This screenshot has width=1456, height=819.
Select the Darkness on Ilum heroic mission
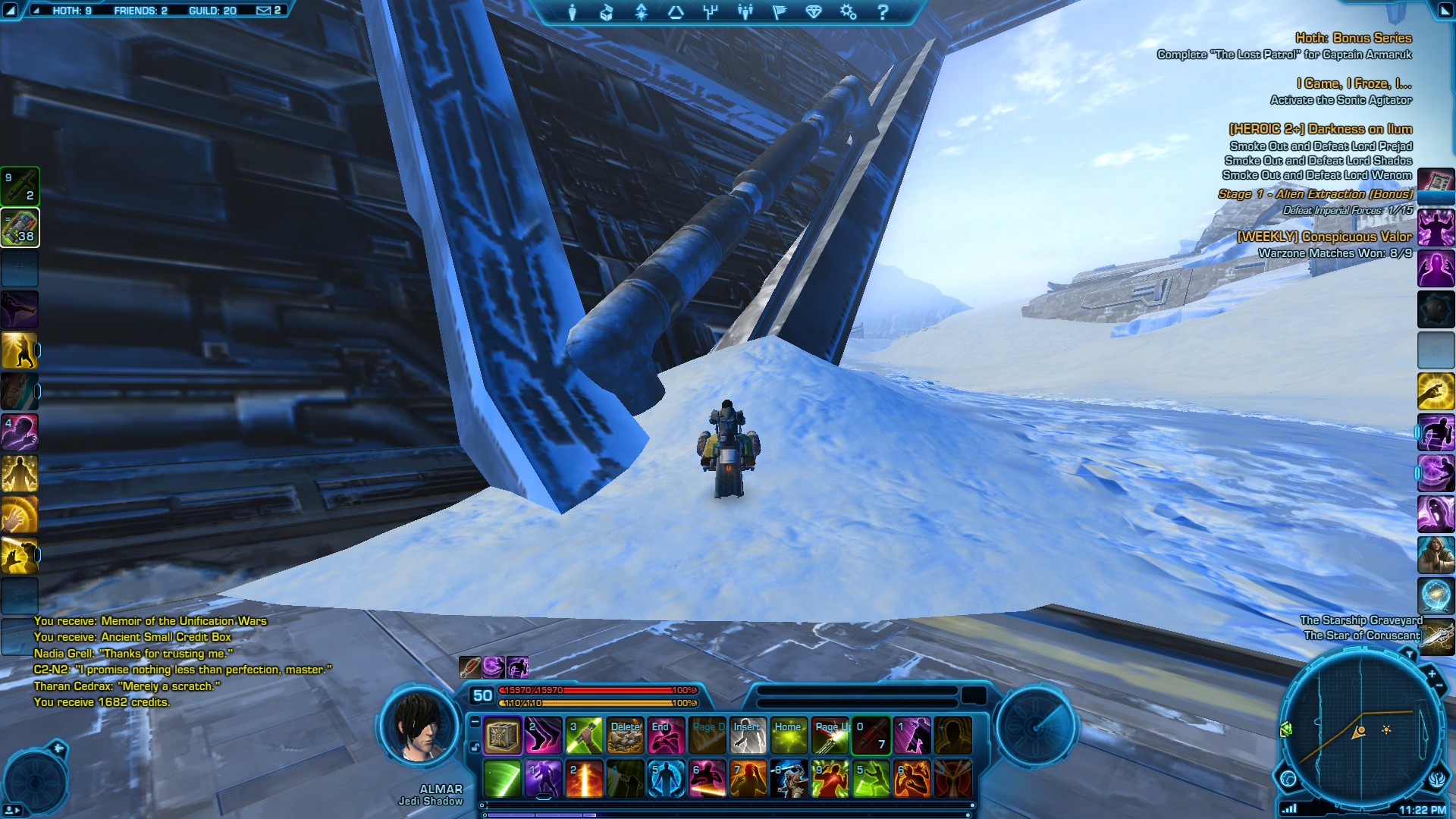click(x=1320, y=129)
